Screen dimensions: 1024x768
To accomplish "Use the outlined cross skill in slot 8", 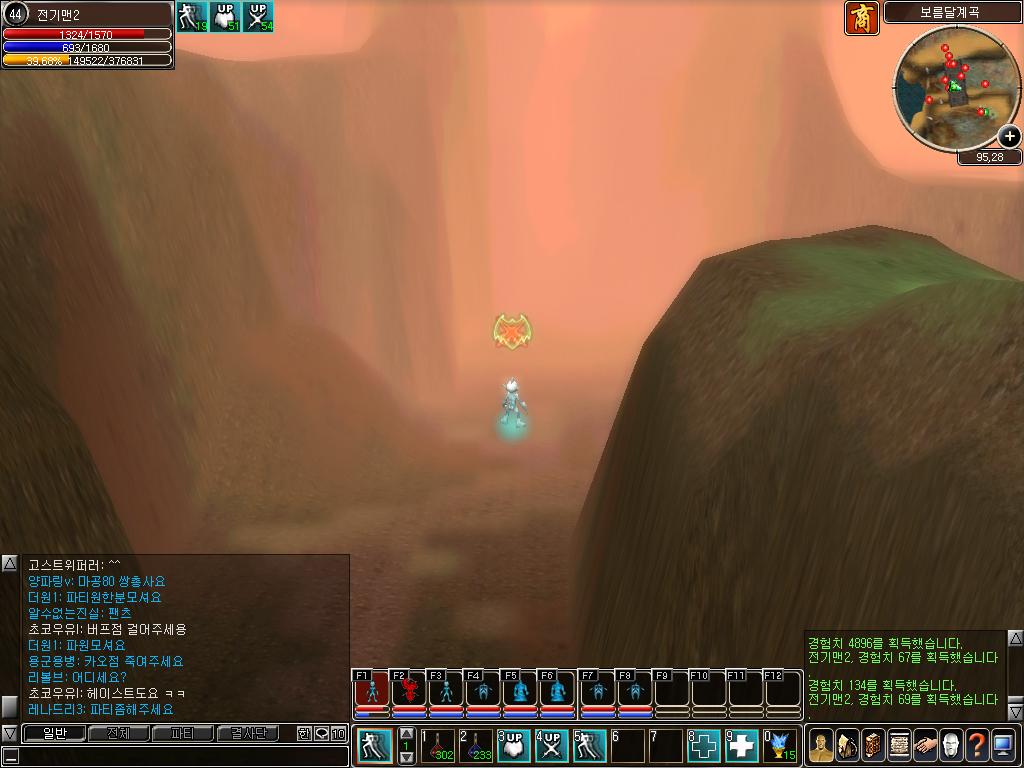I will (x=704, y=745).
